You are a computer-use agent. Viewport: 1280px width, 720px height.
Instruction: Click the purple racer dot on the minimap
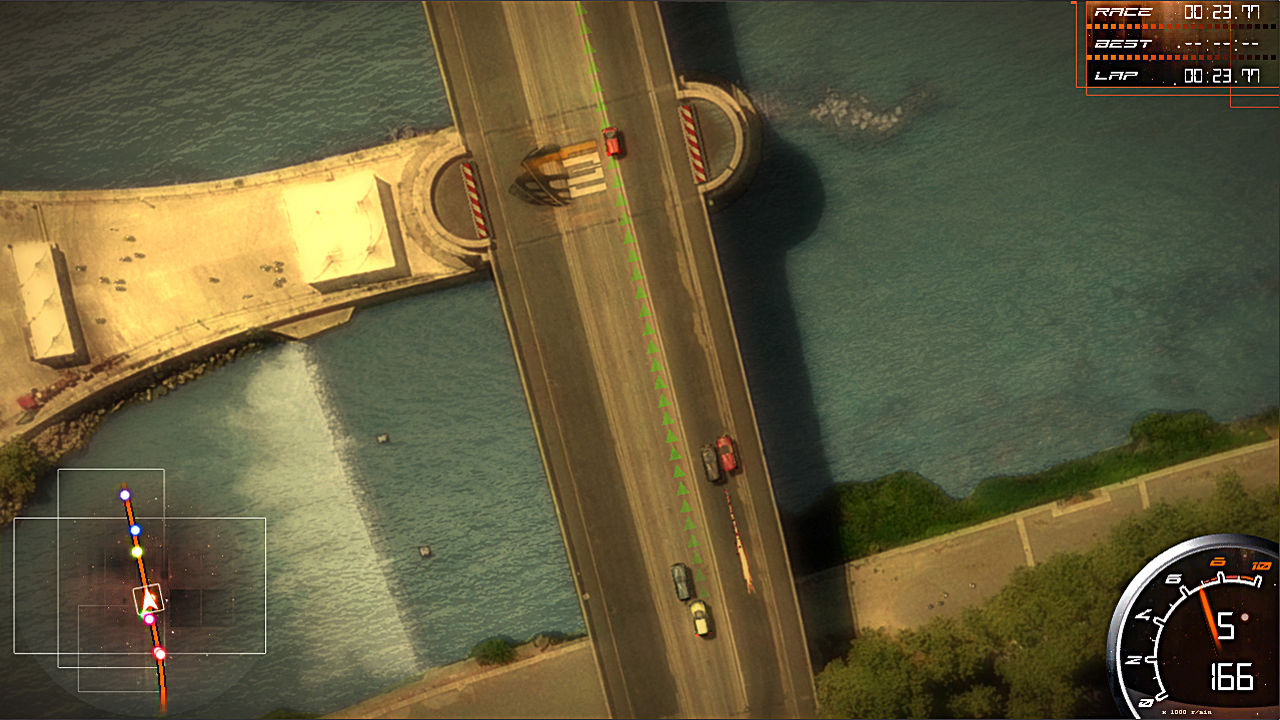[125, 495]
